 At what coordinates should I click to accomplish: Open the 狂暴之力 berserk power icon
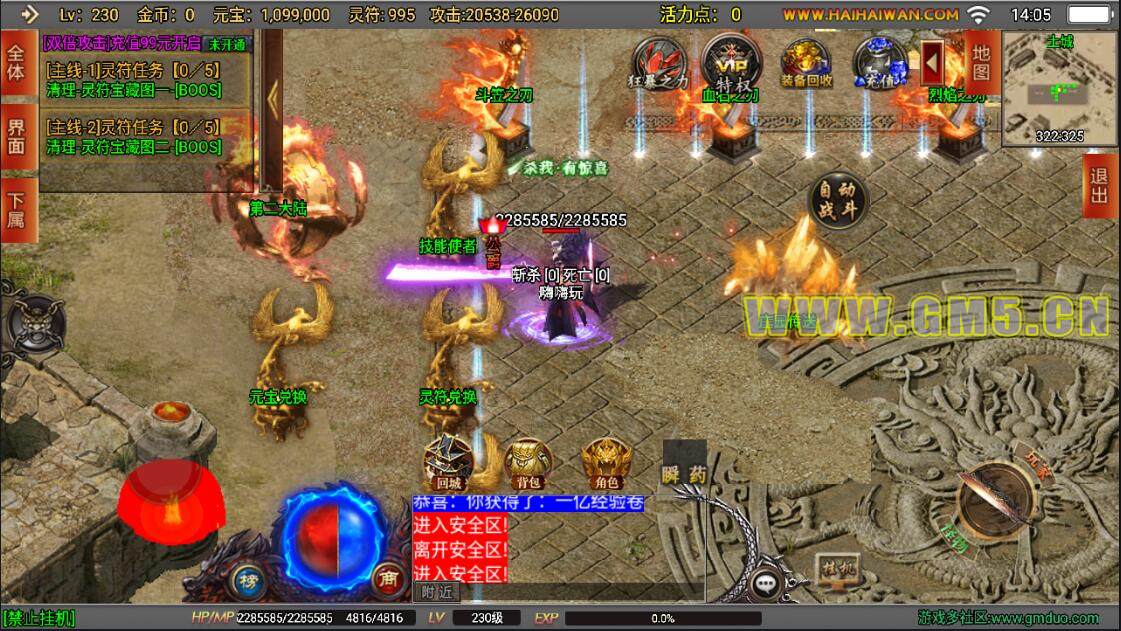point(659,62)
